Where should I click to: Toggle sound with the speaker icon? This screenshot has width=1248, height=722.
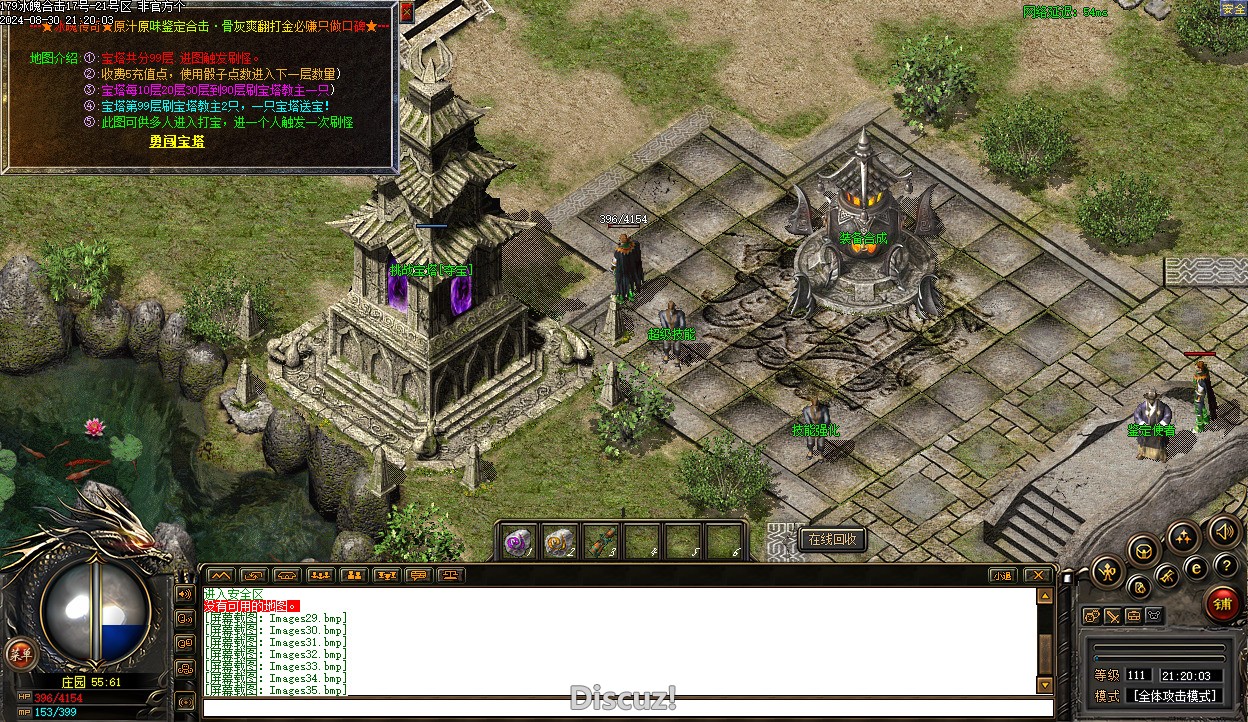(1222, 530)
